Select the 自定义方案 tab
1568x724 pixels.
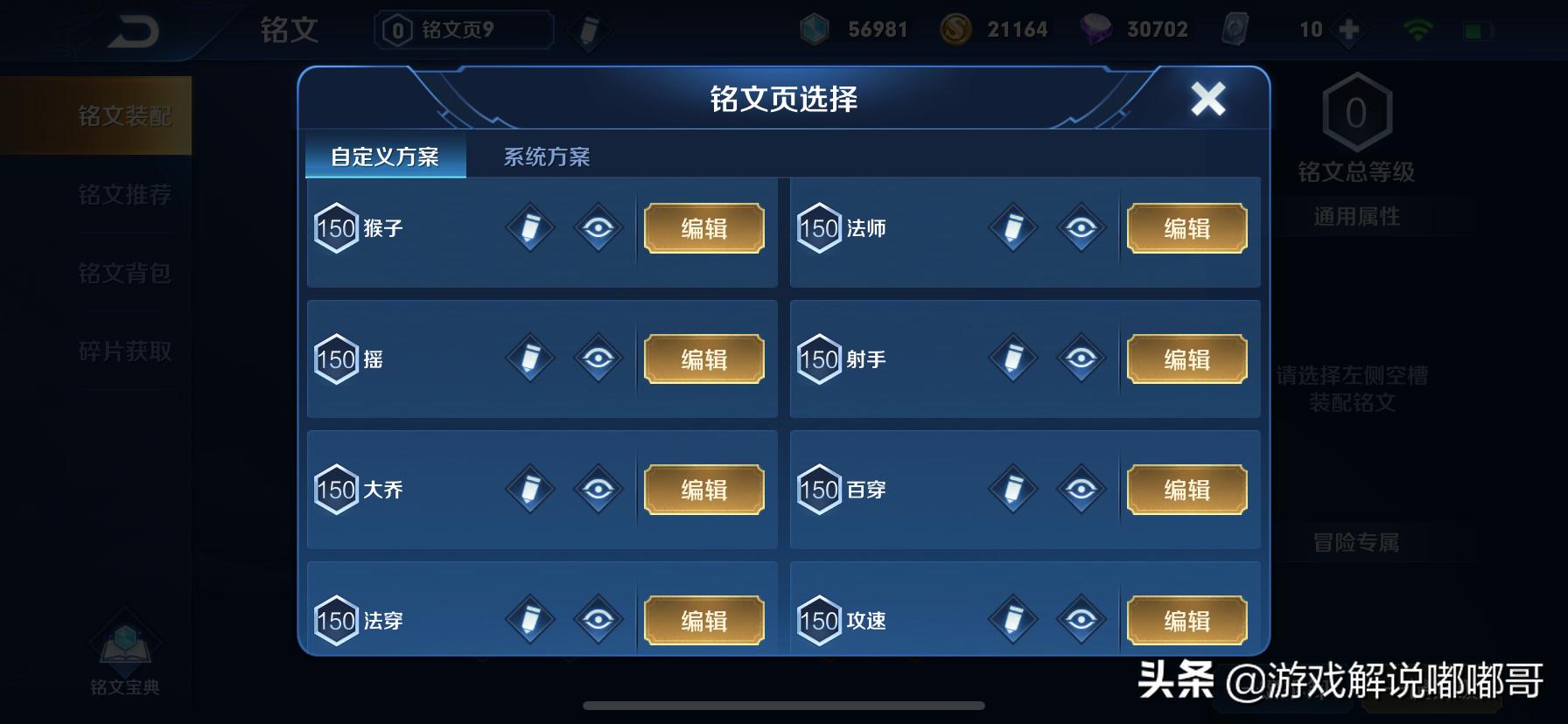pyautogui.click(x=385, y=157)
